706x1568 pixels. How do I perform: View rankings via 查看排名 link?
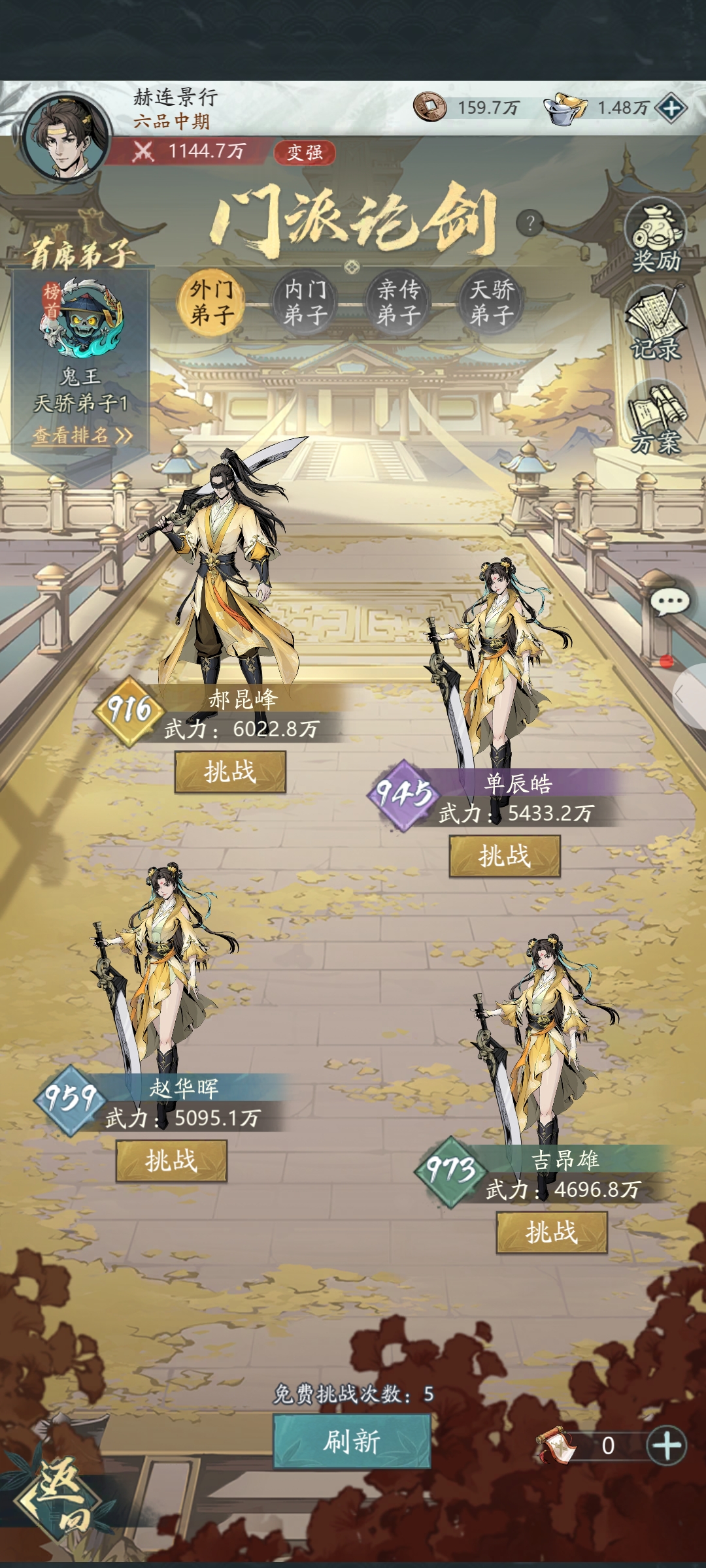(82, 435)
